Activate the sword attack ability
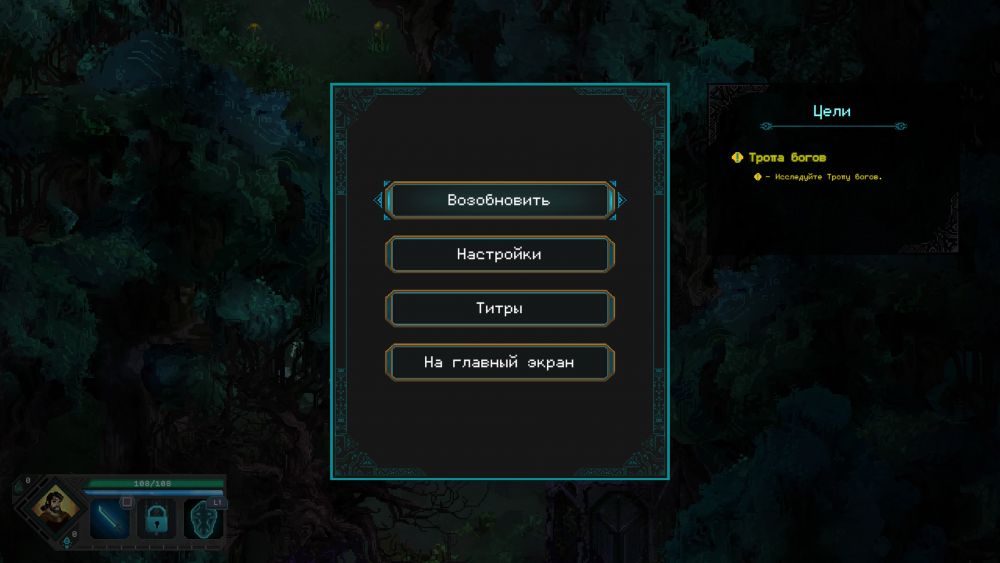 pyautogui.click(x=109, y=519)
